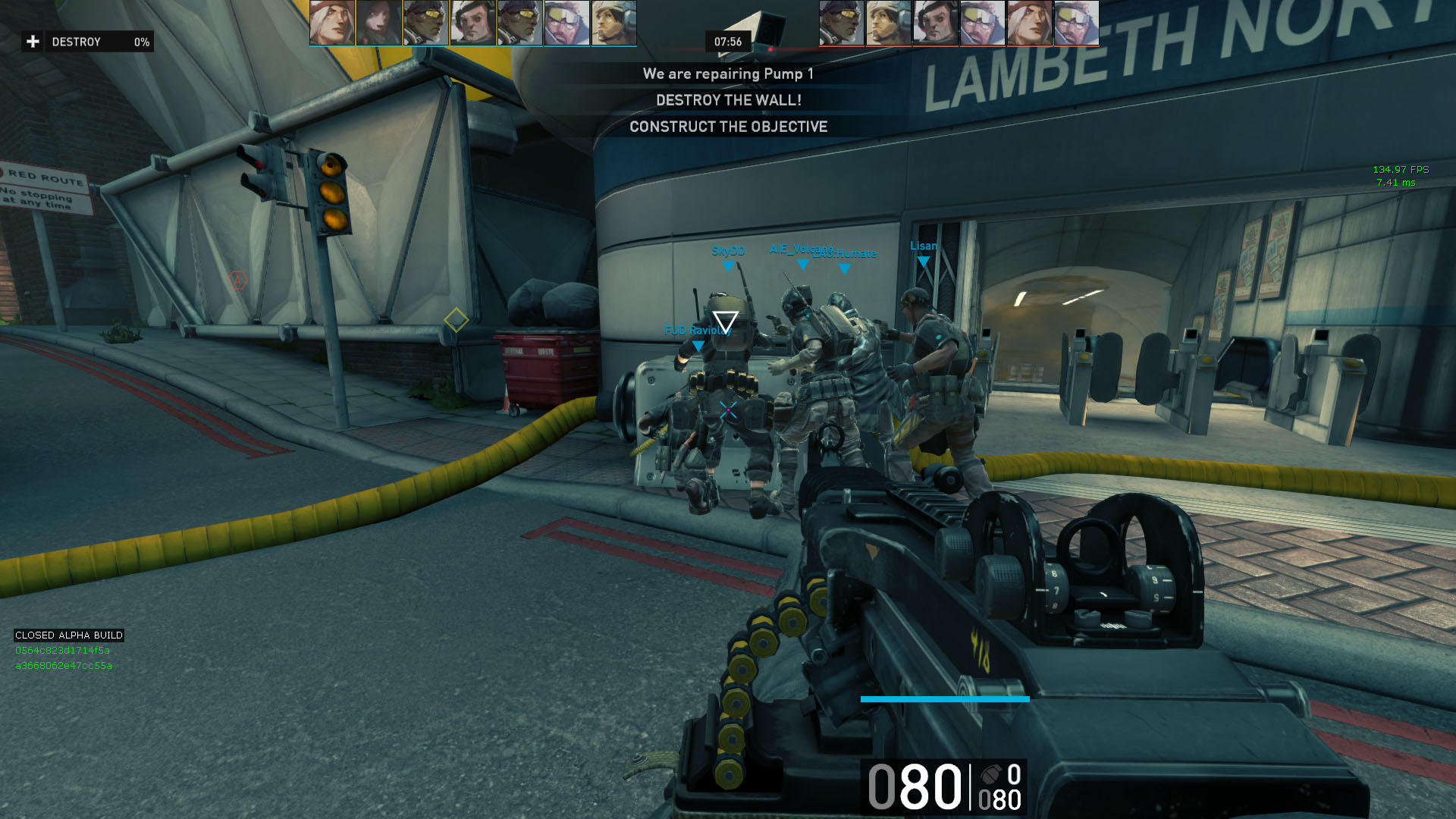This screenshot has width=1456, height=819.
Task: Click the red hexagon A objective marker
Action: pos(237,281)
